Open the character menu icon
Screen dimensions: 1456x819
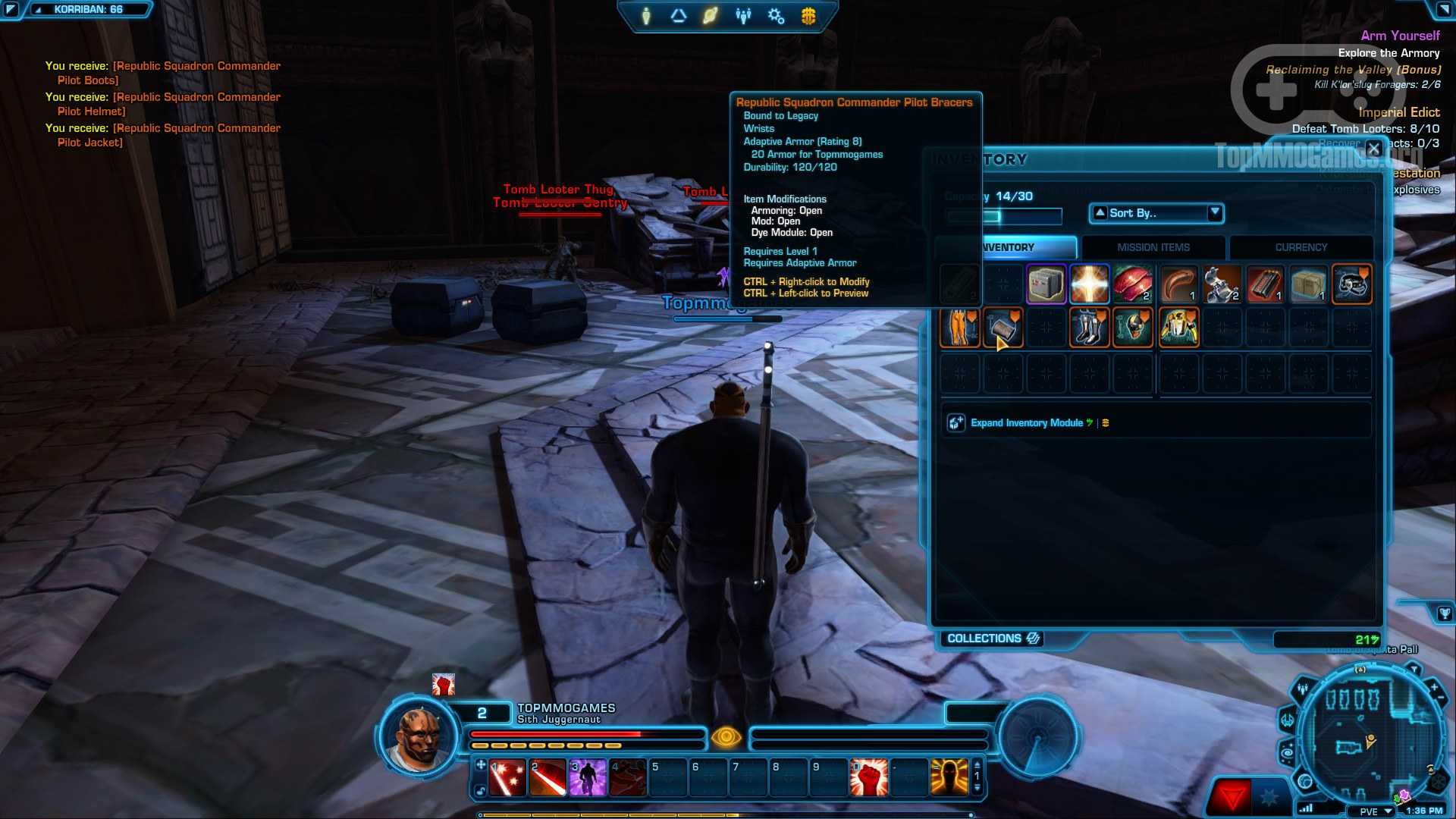[x=646, y=16]
